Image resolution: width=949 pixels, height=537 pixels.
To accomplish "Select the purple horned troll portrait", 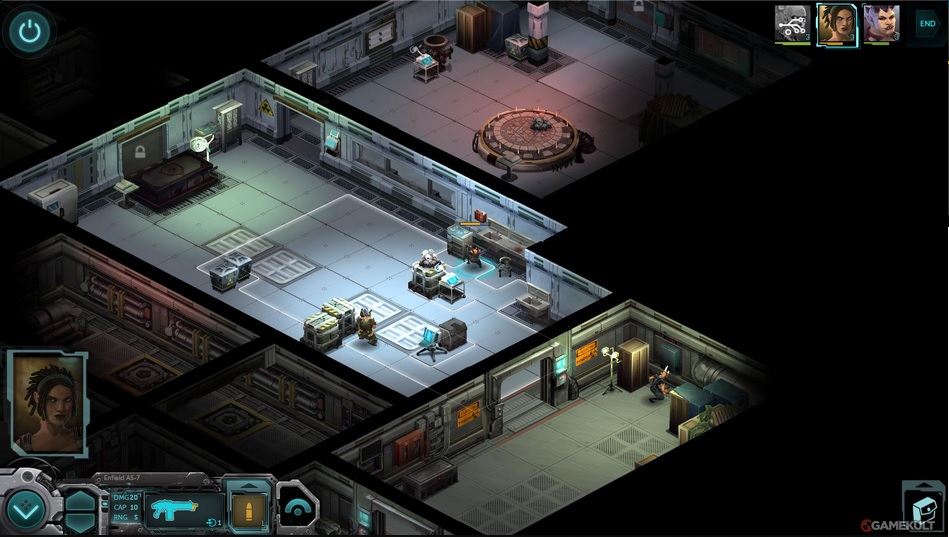I will point(881,23).
